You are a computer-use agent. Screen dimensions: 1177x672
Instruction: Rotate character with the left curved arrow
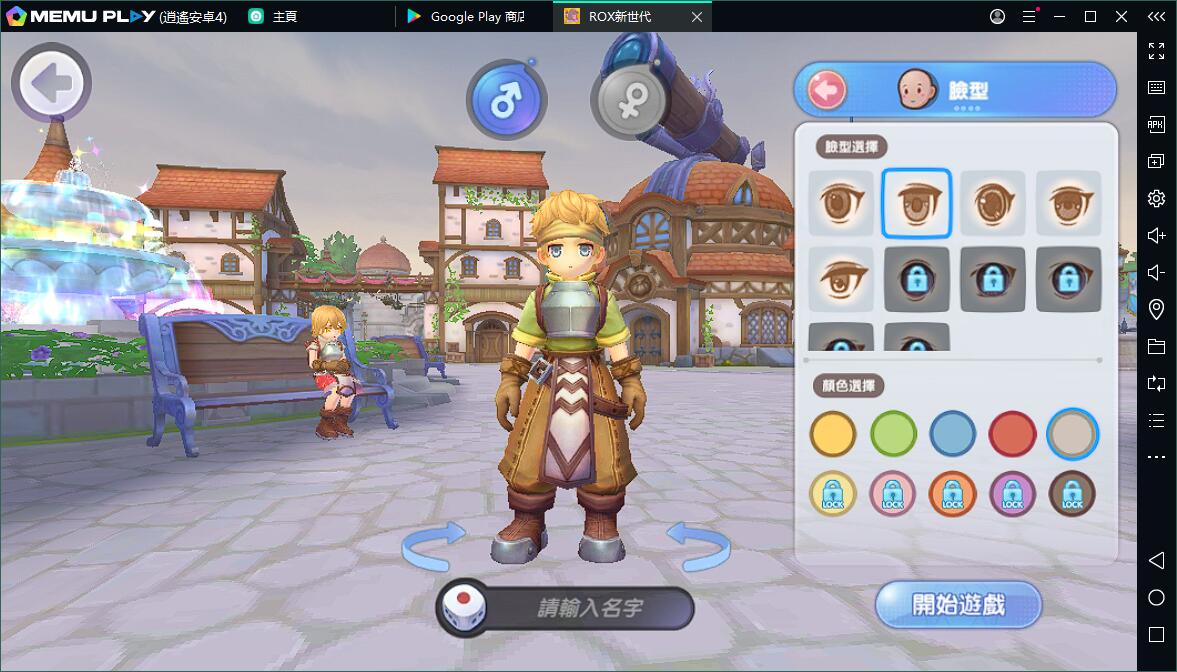[x=433, y=547]
